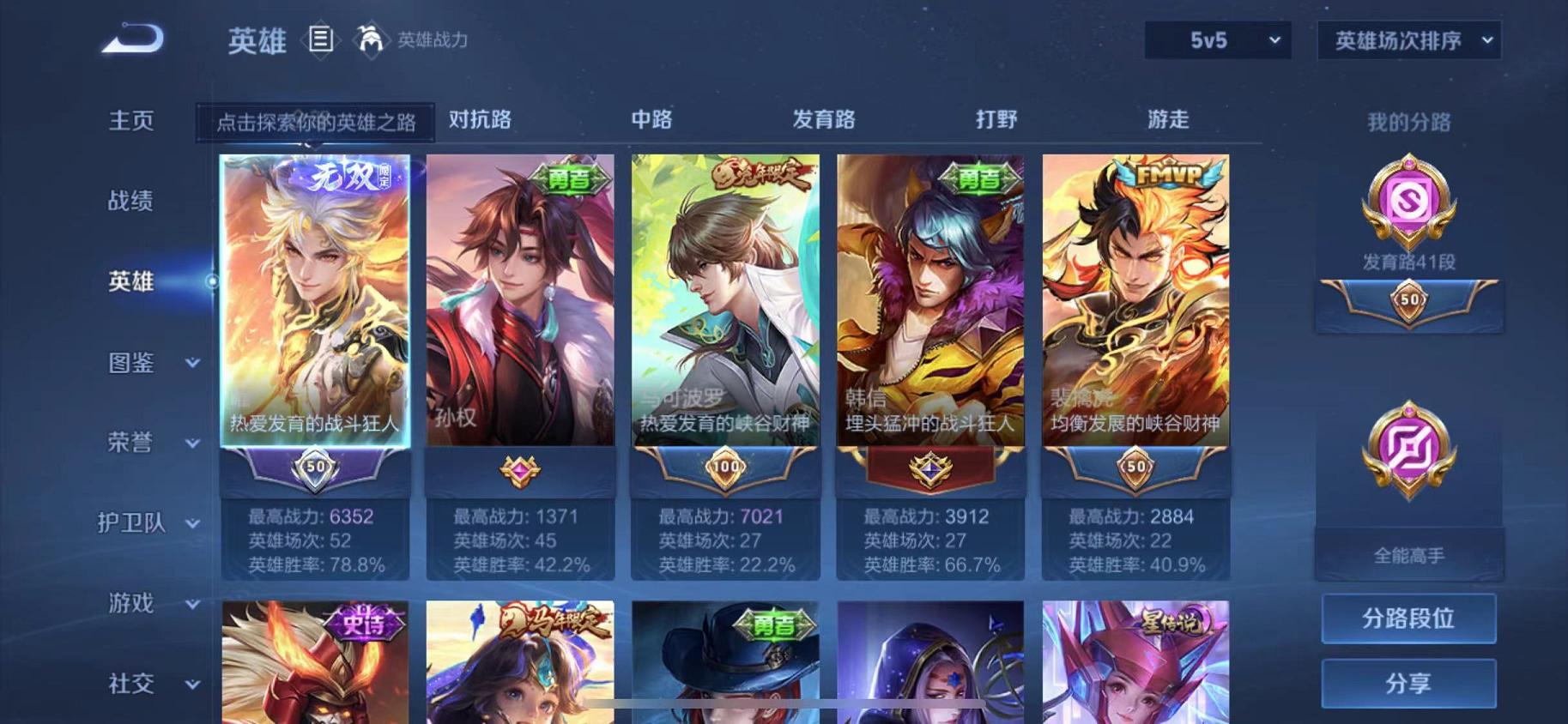Click the level 50 shield under the first hero
Image resolution: width=1568 pixels, height=724 pixels.
pos(314,467)
